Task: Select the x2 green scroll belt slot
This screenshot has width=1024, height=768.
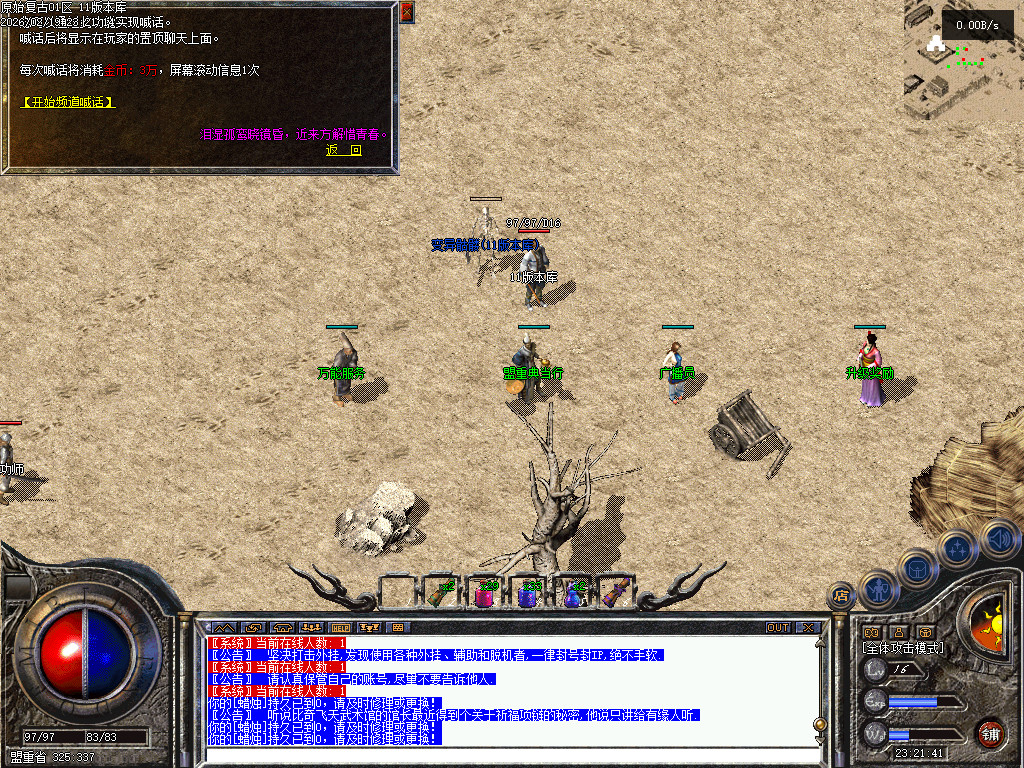Action: click(441, 593)
